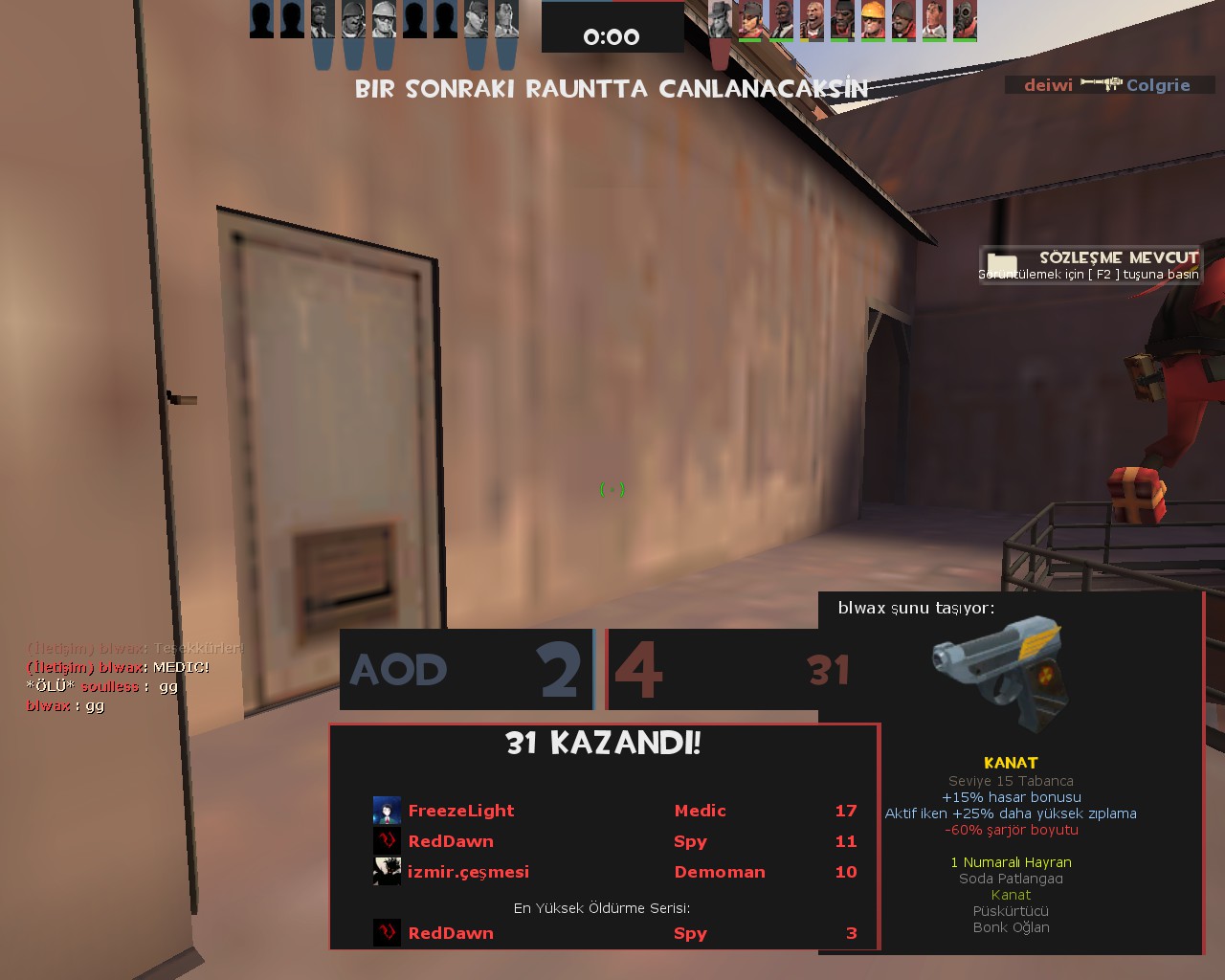Open the Sözleşme Mevcut contract notification
Image resolution: width=1225 pixels, height=980 pixels.
(x=1090, y=265)
